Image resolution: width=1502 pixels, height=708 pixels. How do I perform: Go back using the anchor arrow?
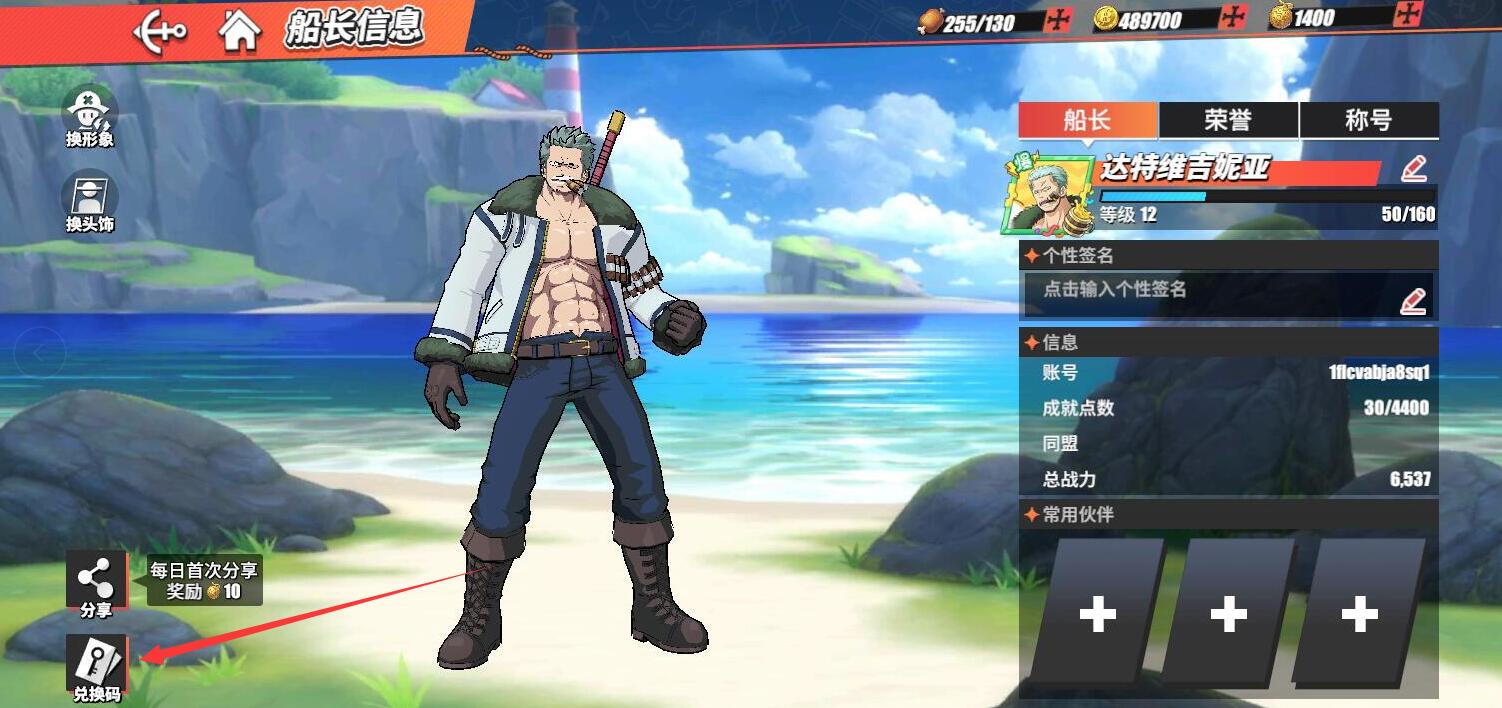[160, 32]
